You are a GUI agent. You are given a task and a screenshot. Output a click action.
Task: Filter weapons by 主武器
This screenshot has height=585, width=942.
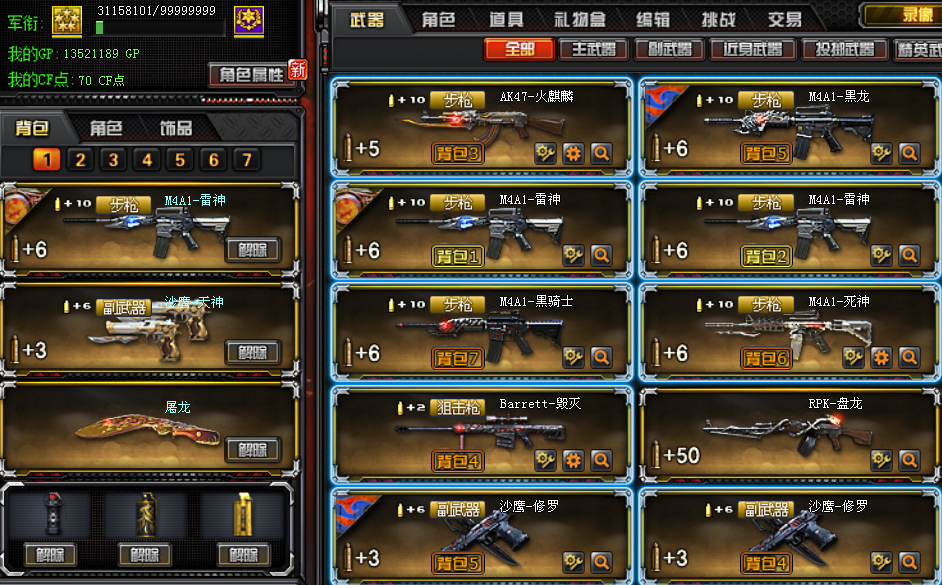(593, 49)
